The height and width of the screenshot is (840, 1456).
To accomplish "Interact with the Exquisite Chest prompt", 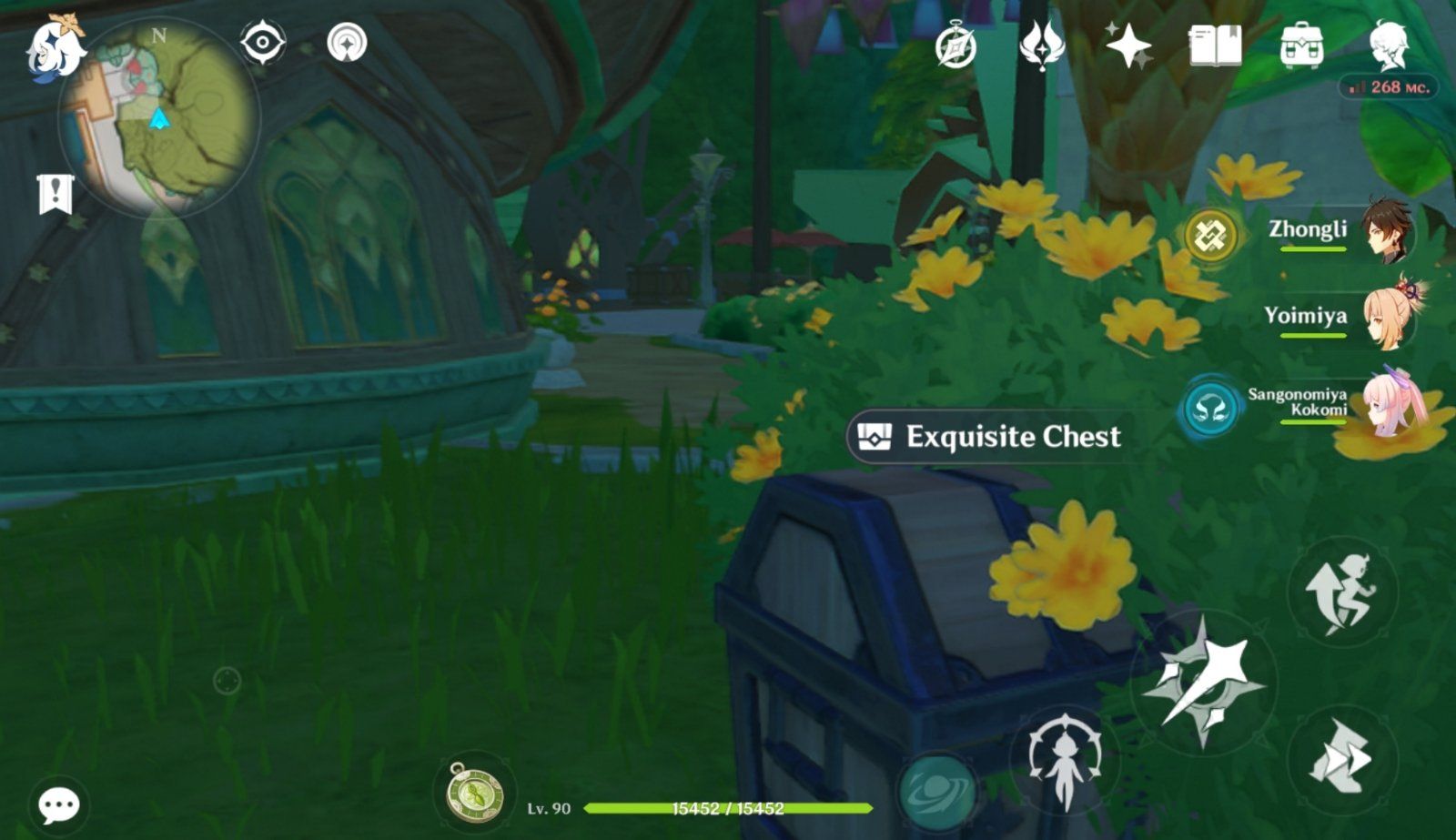I will [992, 437].
